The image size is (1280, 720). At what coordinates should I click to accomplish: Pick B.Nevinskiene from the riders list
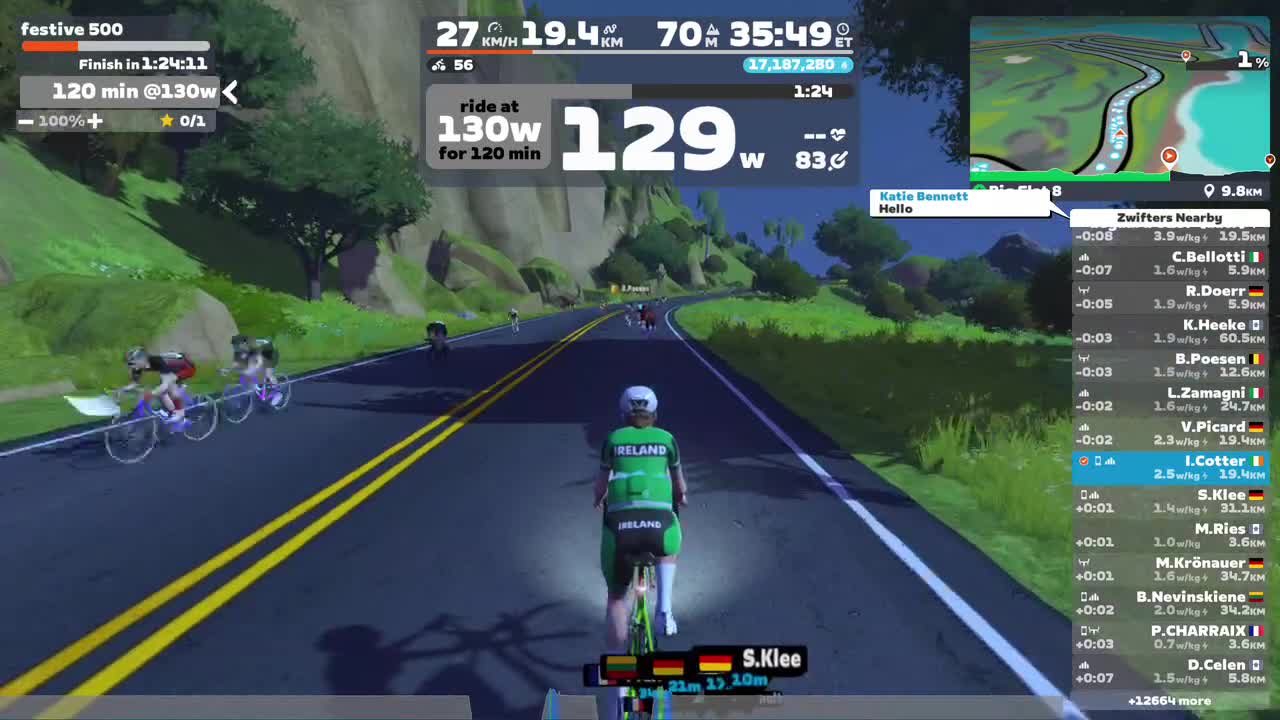click(1169, 604)
